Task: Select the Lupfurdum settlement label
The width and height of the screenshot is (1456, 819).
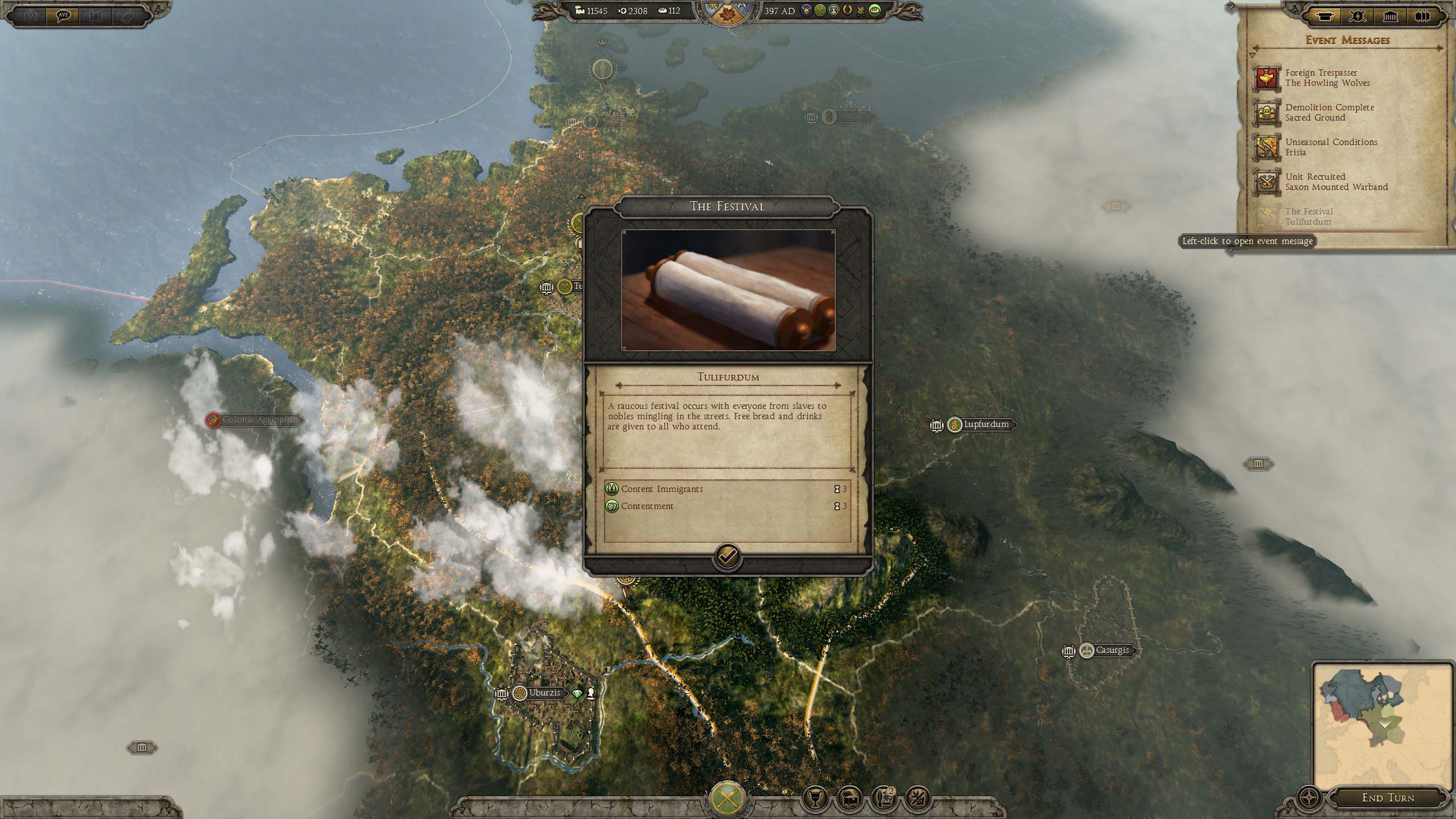Action: coord(985,425)
